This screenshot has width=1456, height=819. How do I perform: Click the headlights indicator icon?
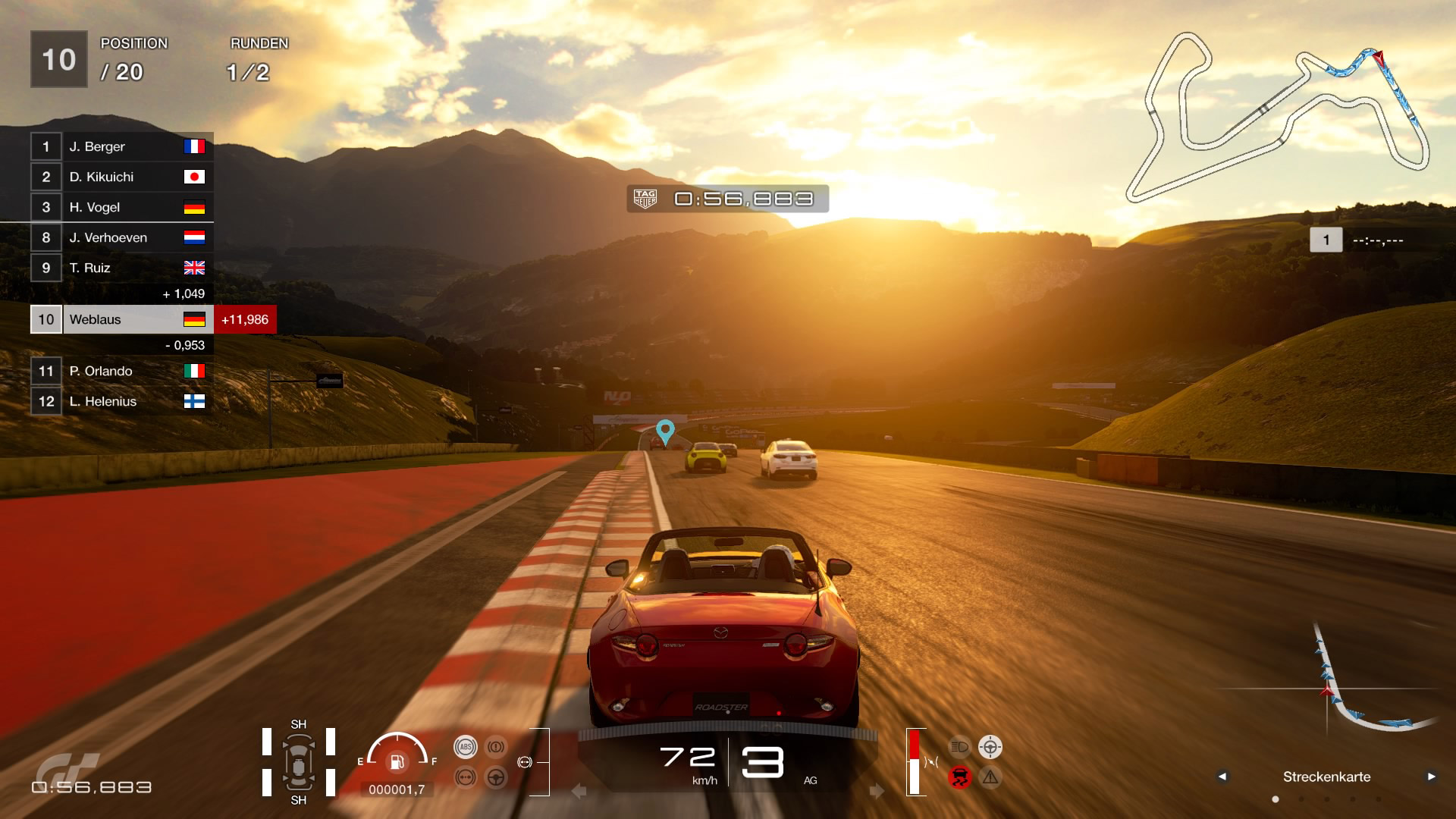pyautogui.click(x=959, y=747)
